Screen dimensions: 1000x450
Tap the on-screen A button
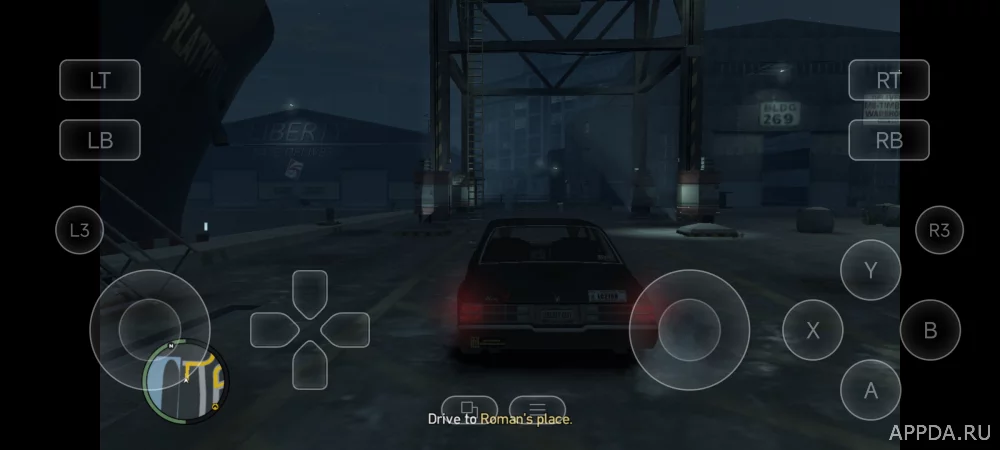tap(870, 390)
